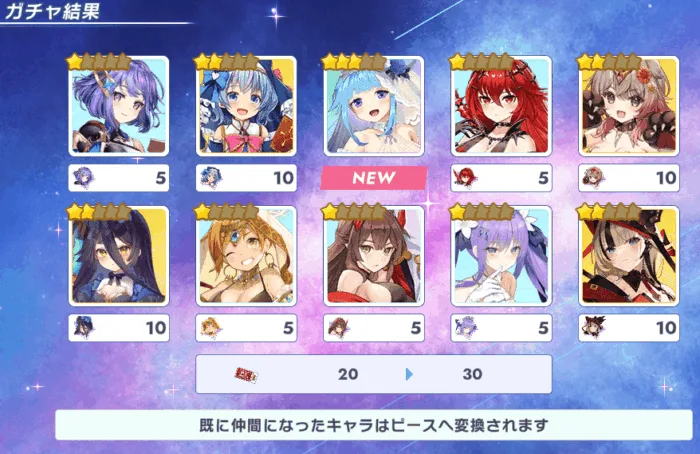Open the NEW light-blue-haired character portrait
The height and width of the screenshot is (454, 700).
[374, 106]
